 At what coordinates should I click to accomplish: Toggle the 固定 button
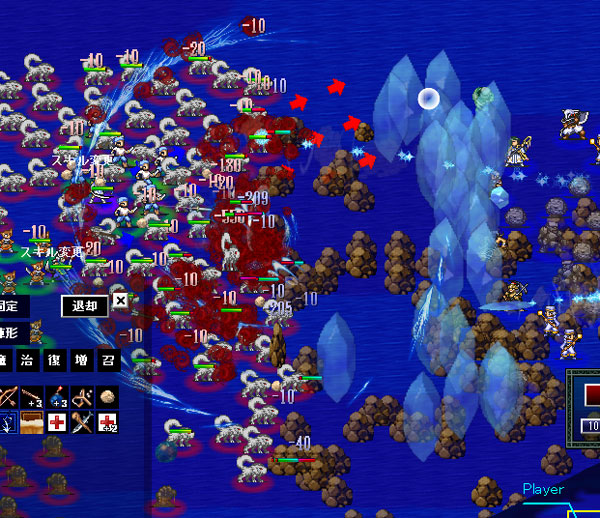pyautogui.click(x=12, y=305)
